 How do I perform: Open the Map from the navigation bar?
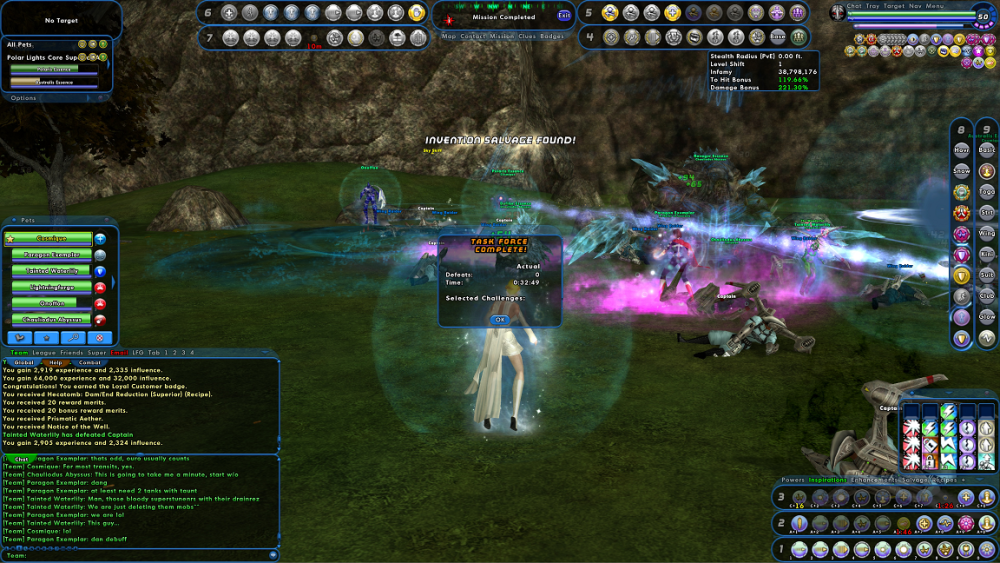coord(449,36)
